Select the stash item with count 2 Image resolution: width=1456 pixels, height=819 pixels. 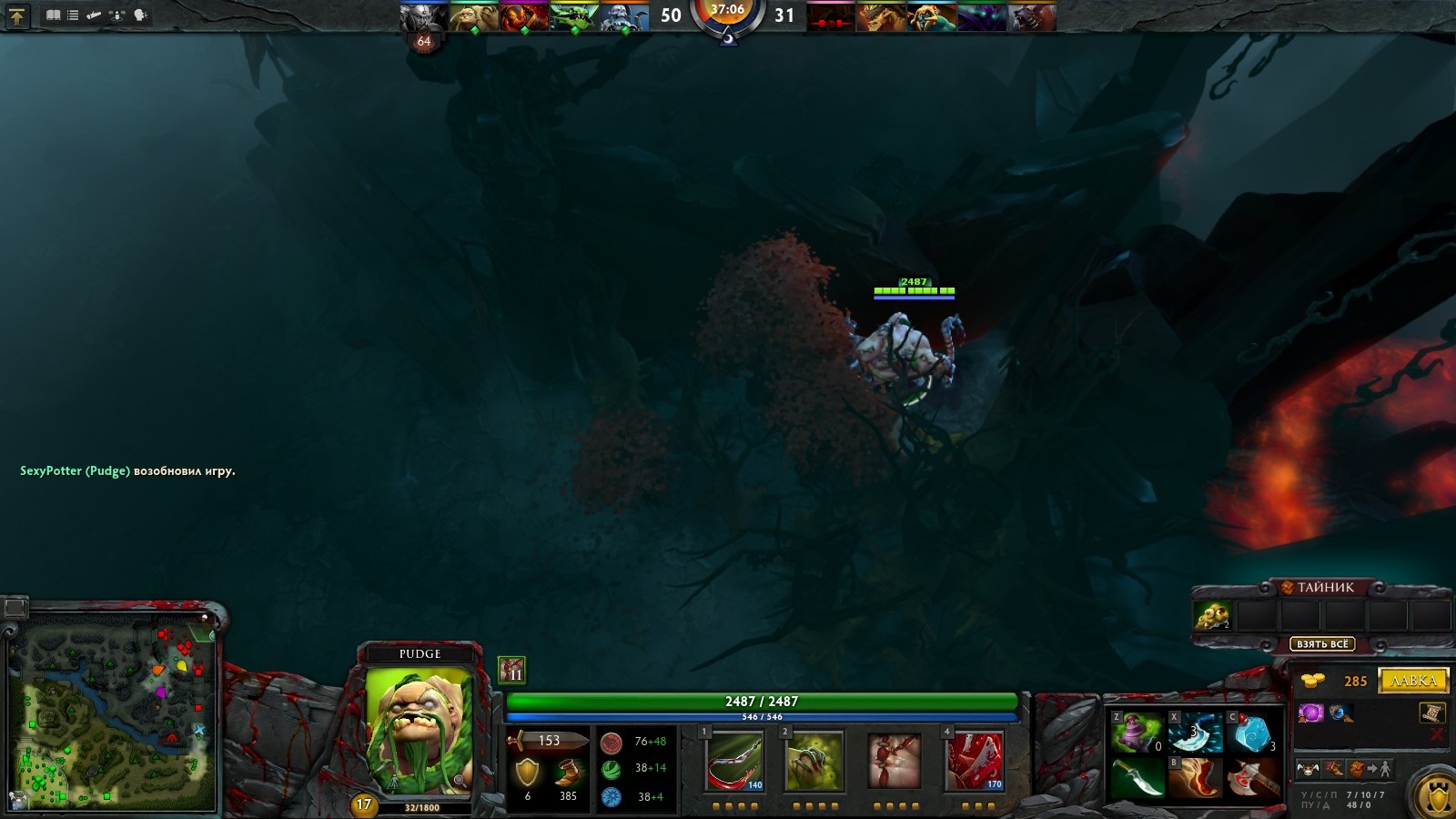tap(1212, 617)
